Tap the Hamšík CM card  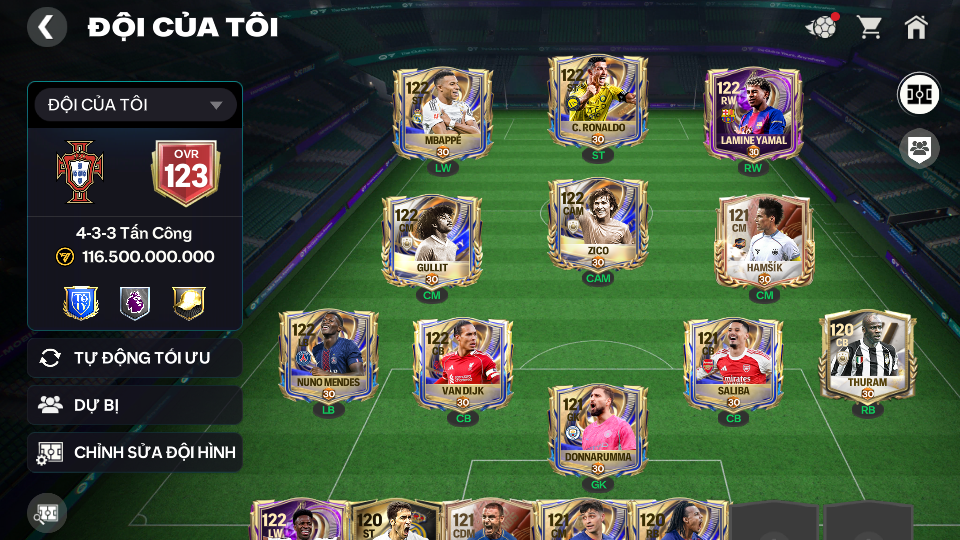click(764, 240)
